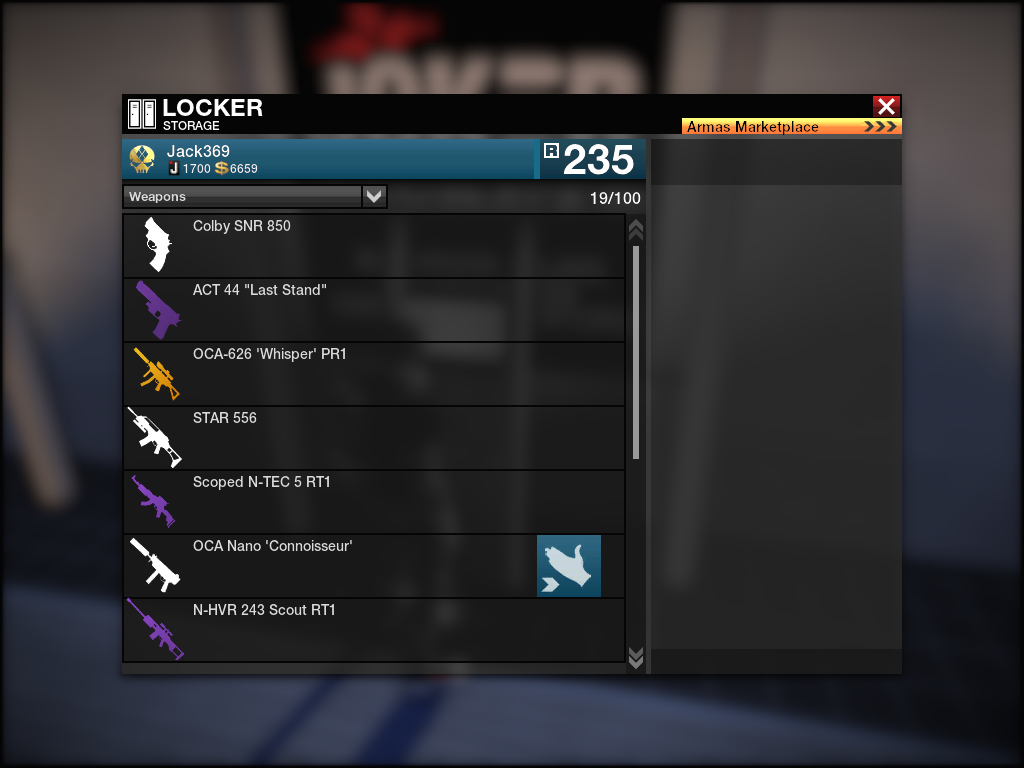Image resolution: width=1024 pixels, height=768 pixels.
Task: Select the Scoped N-TEC 5 RT1
Action: [x=373, y=502]
